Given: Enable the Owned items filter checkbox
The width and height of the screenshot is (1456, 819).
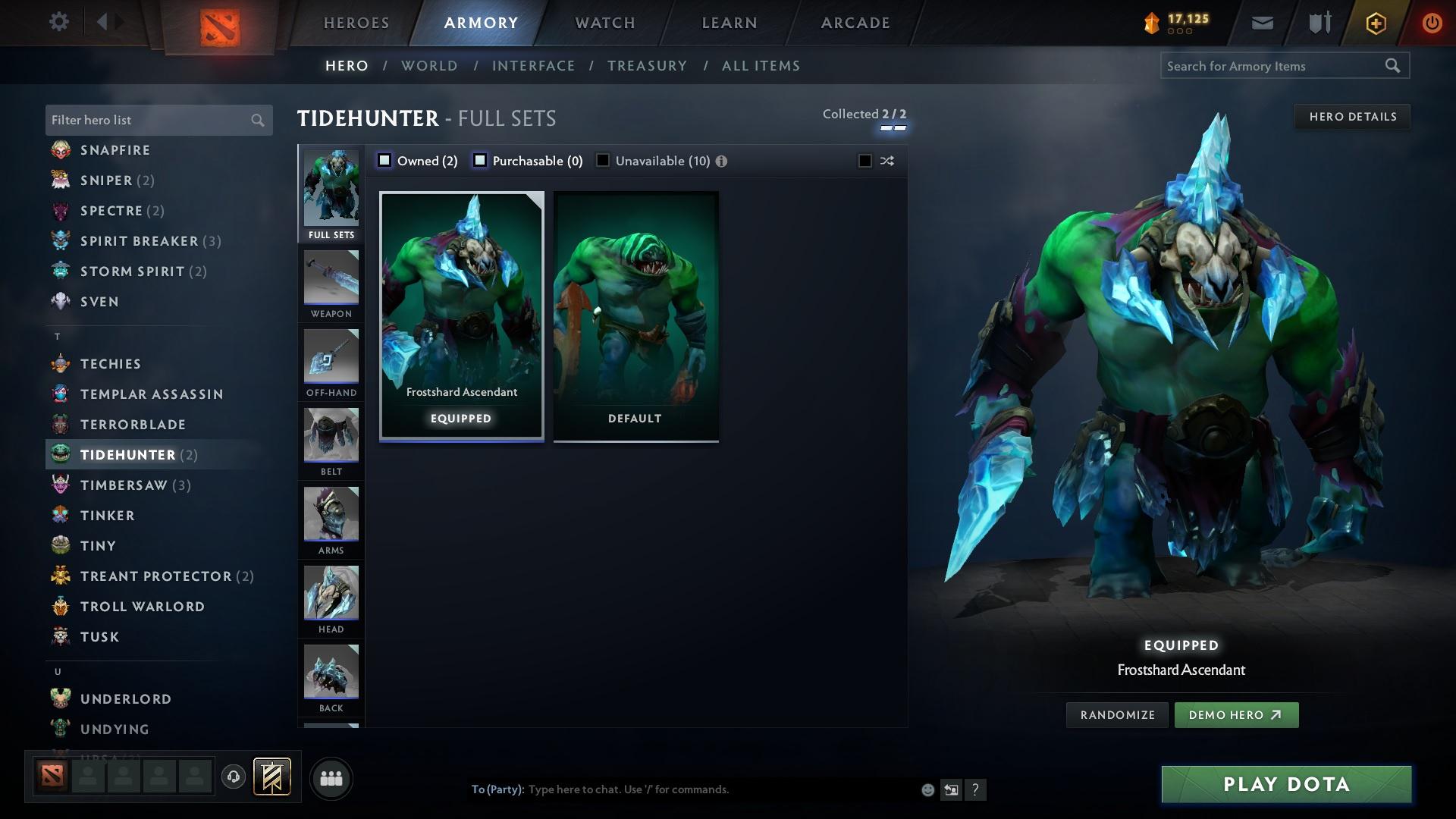Looking at the screenshot, I should coord(385,160).
